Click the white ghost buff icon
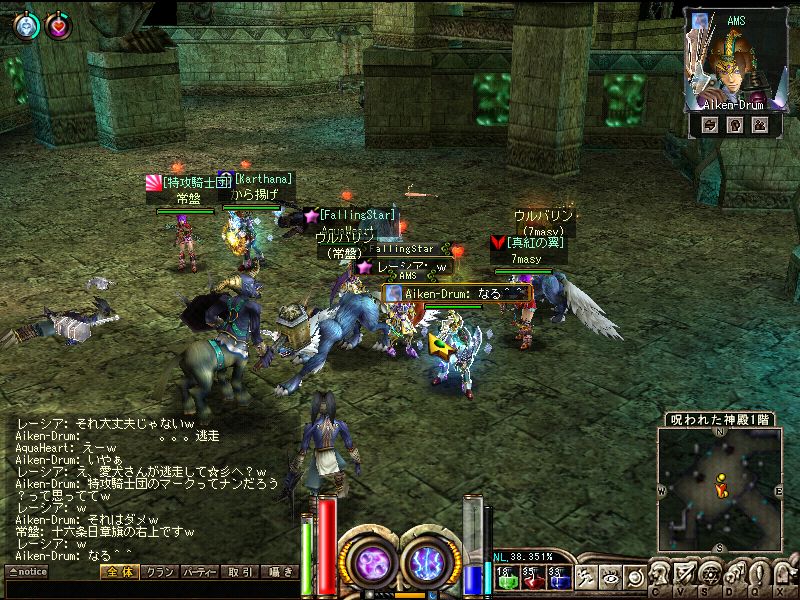 (x=25, y=26)
